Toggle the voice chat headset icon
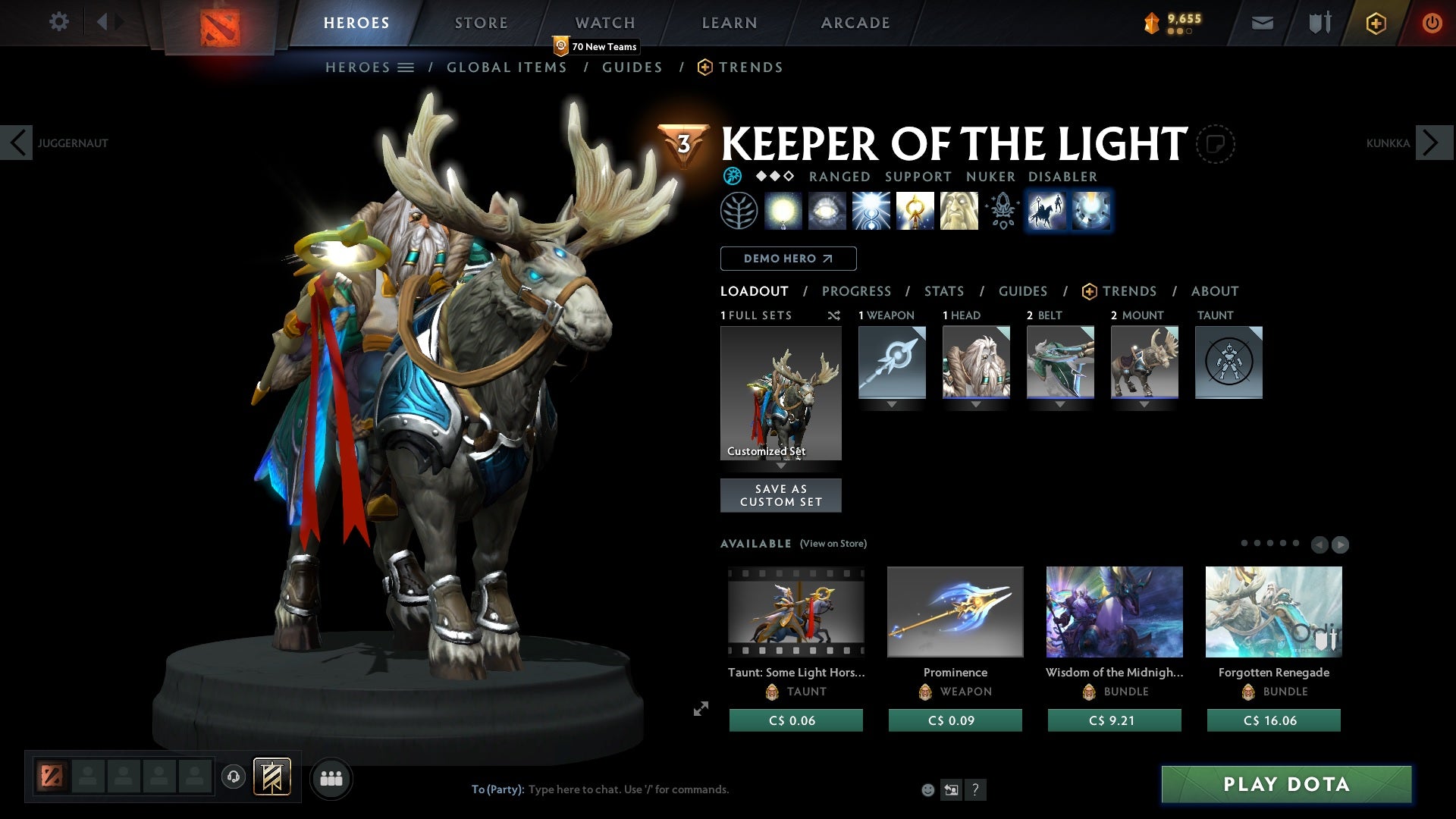1456x819 pixels. [x=233, y=778]
